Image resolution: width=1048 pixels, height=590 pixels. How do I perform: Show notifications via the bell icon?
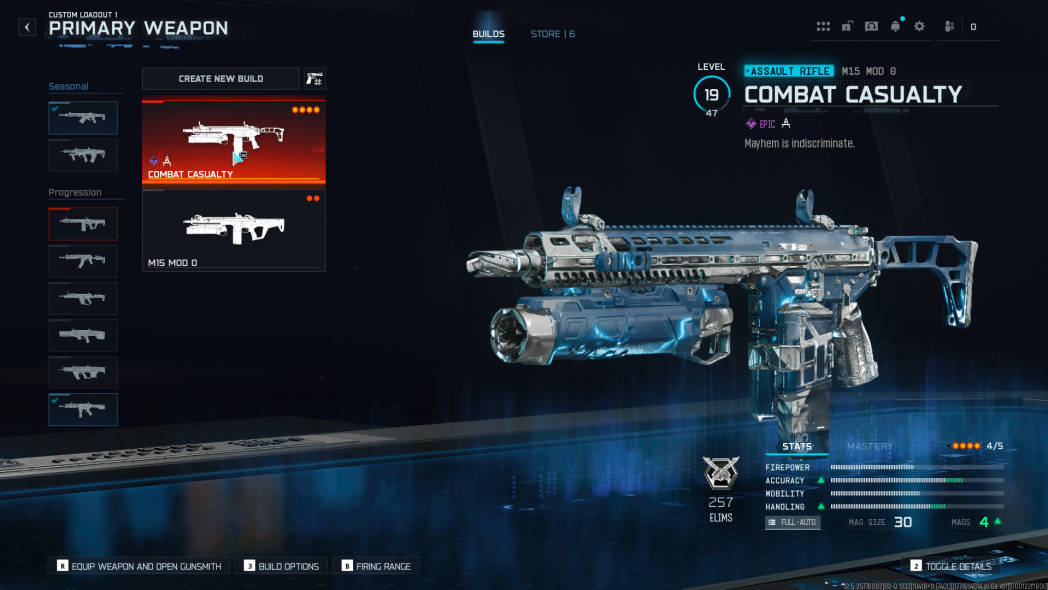(896, 27)
